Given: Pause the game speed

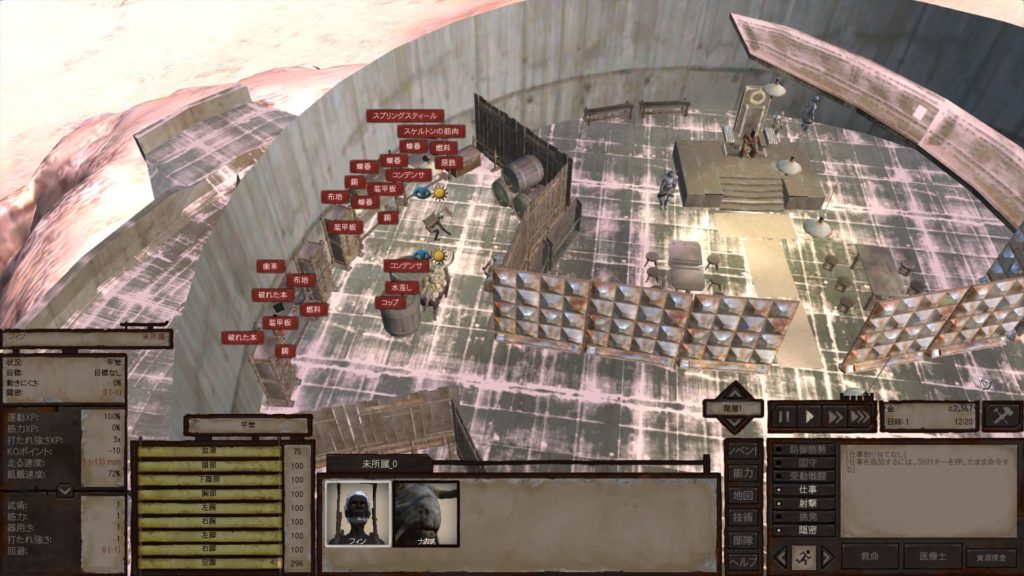Looking at the screenshot, I should pos(786,416).
